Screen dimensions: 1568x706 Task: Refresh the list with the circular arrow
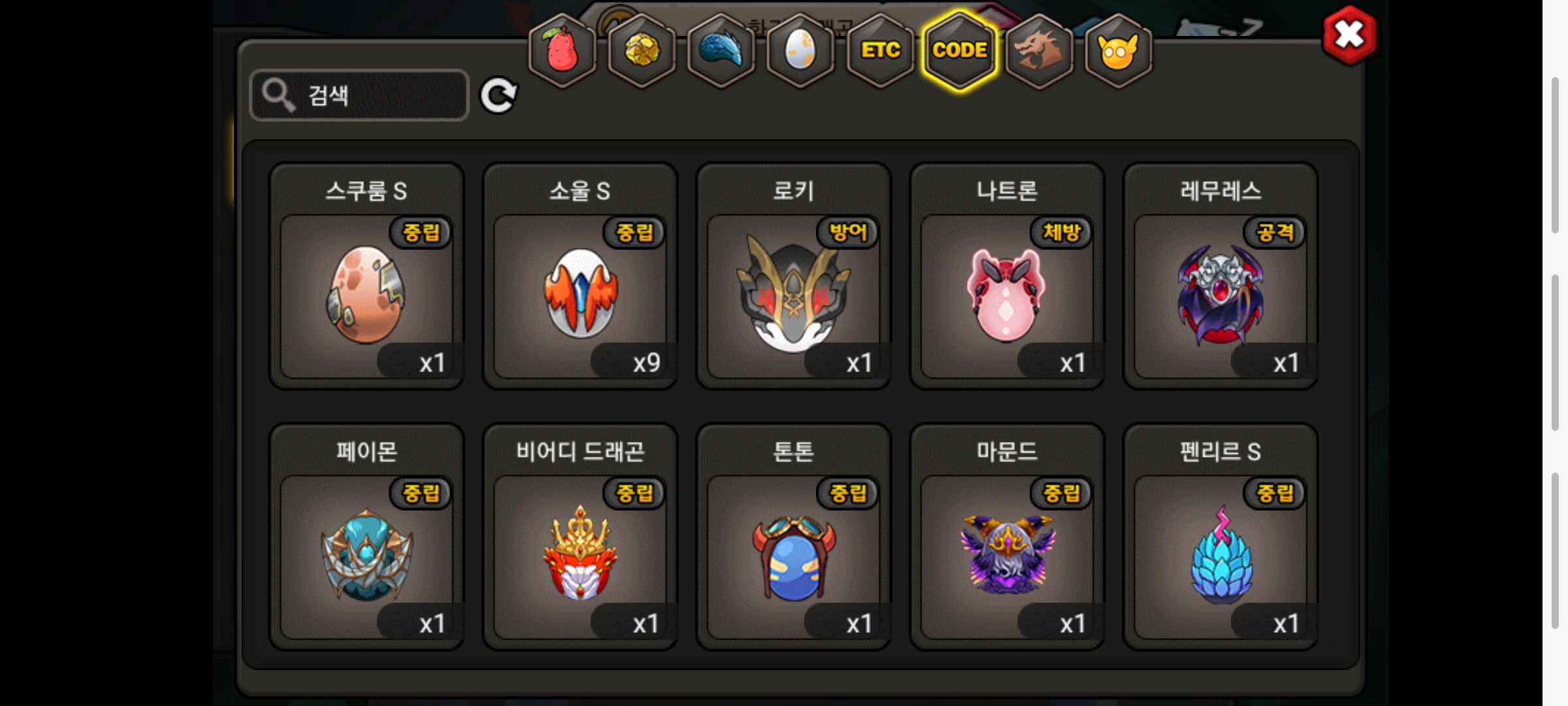tap(498, 96)
